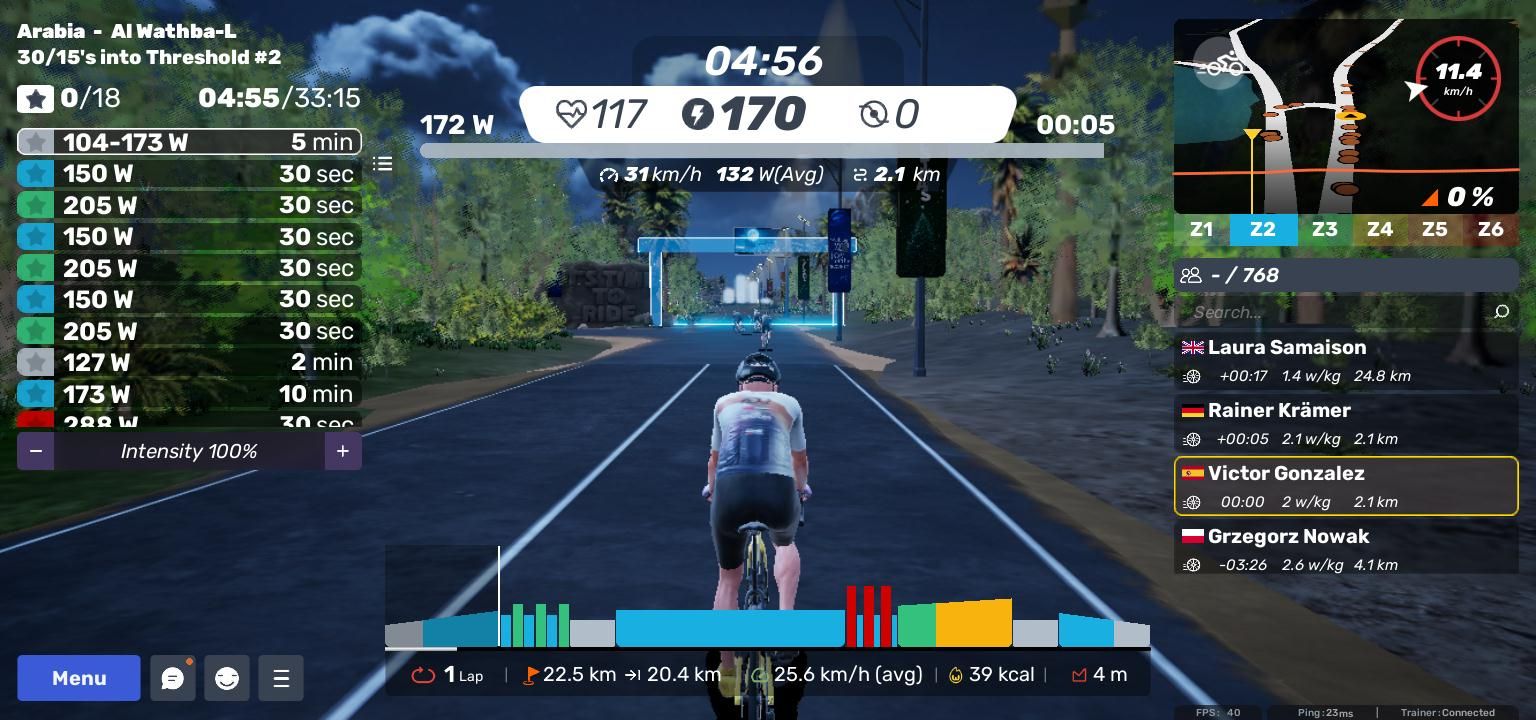
Task: Select the 127 W 2 min workout step
Action: 189,362
